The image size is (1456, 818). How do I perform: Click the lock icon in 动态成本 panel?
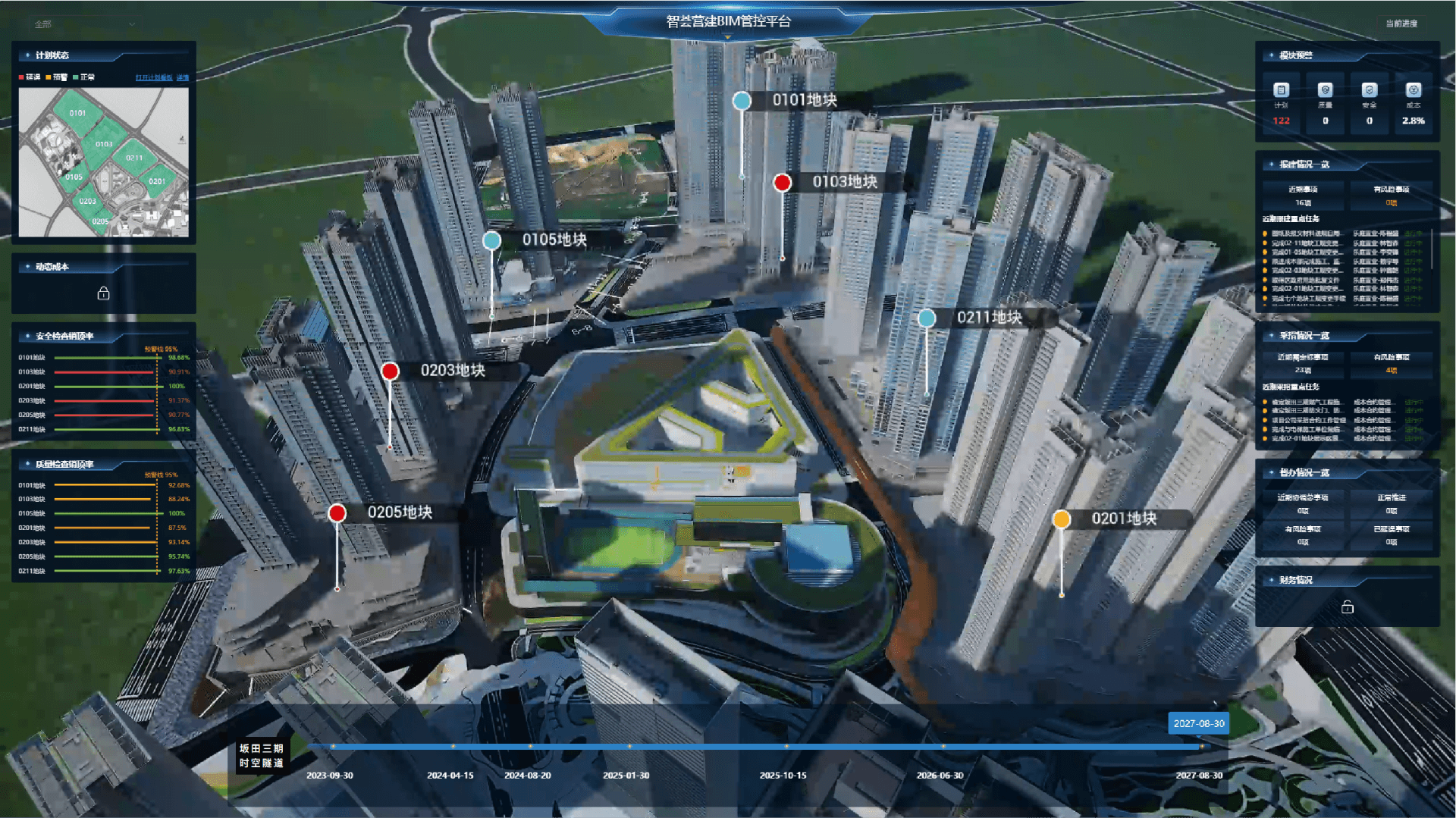[104, 293]
